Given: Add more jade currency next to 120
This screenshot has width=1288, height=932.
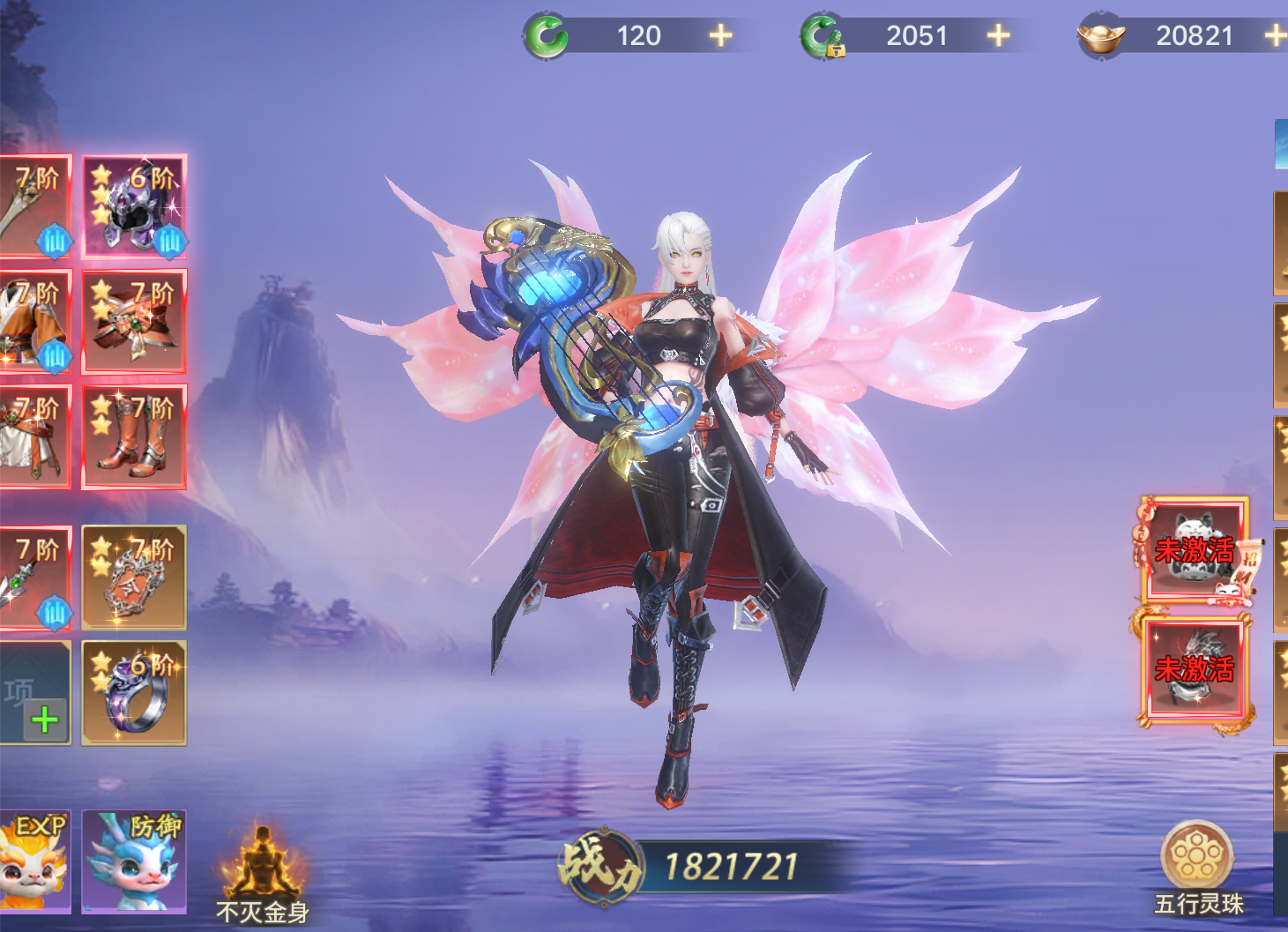Looking at the screenshot, I should pos(720,35).
